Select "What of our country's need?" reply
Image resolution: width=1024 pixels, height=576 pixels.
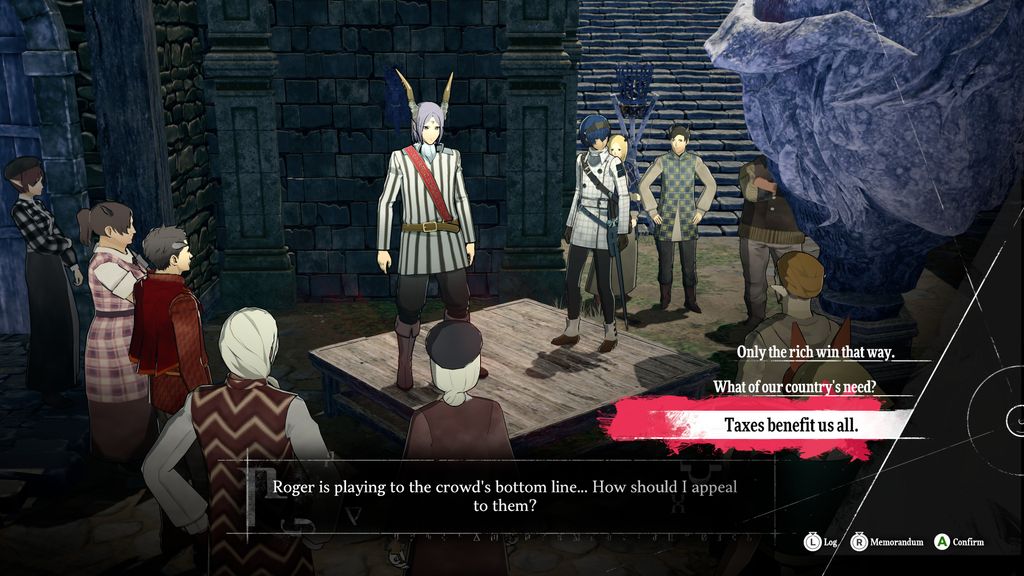coord(795,386)
